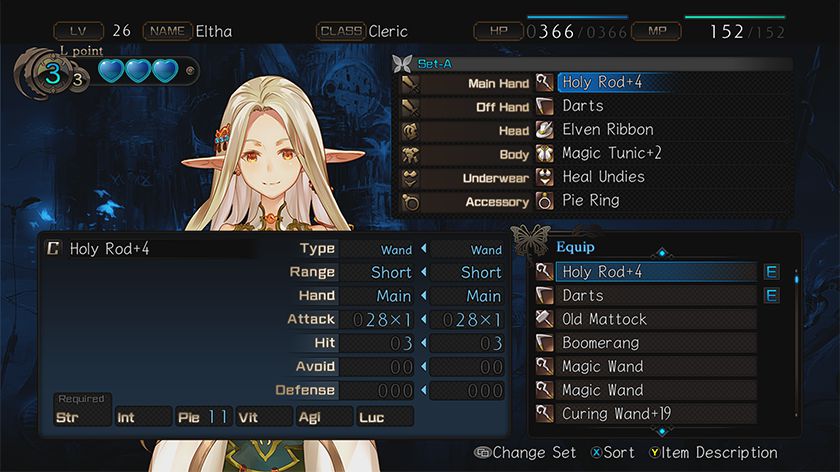The image size is (840, 472).
Task: Choose Curing Wand+19 from the list
Action: [645, 414]
